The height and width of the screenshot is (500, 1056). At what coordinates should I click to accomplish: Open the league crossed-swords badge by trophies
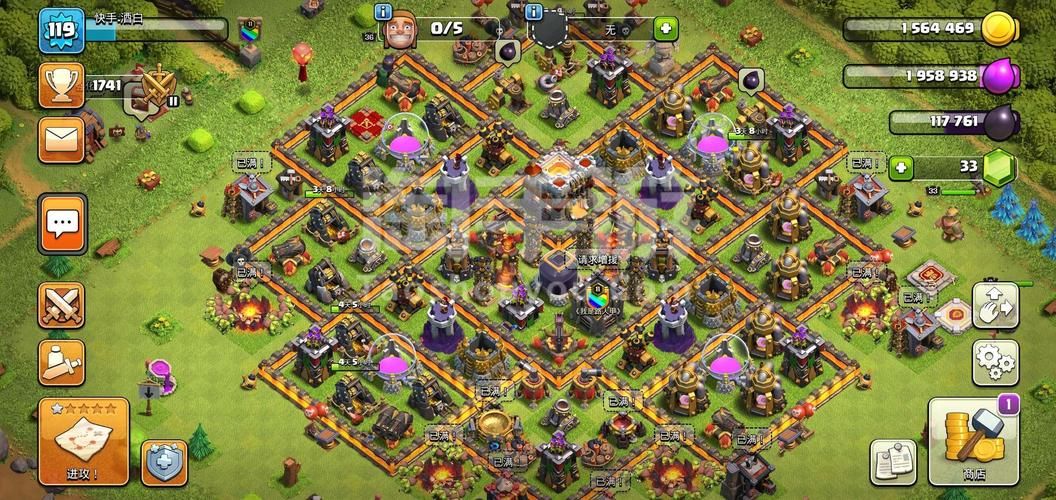[157, 88]
